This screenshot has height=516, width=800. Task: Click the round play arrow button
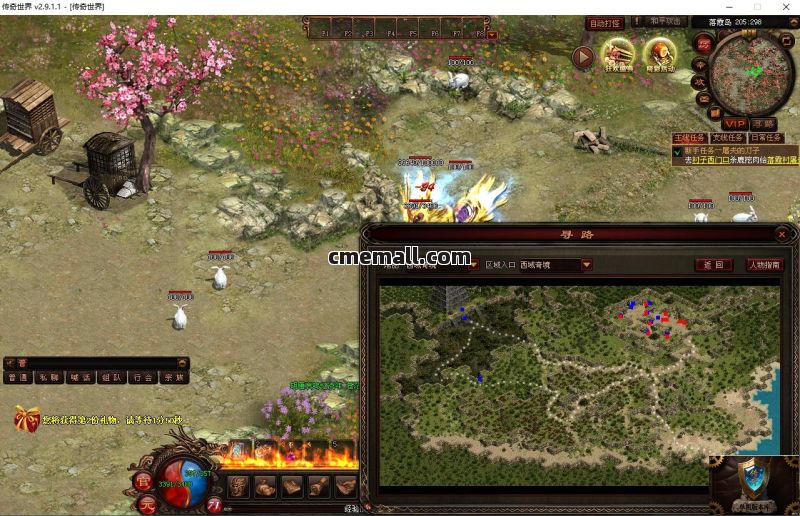click(x=583, y=57)
